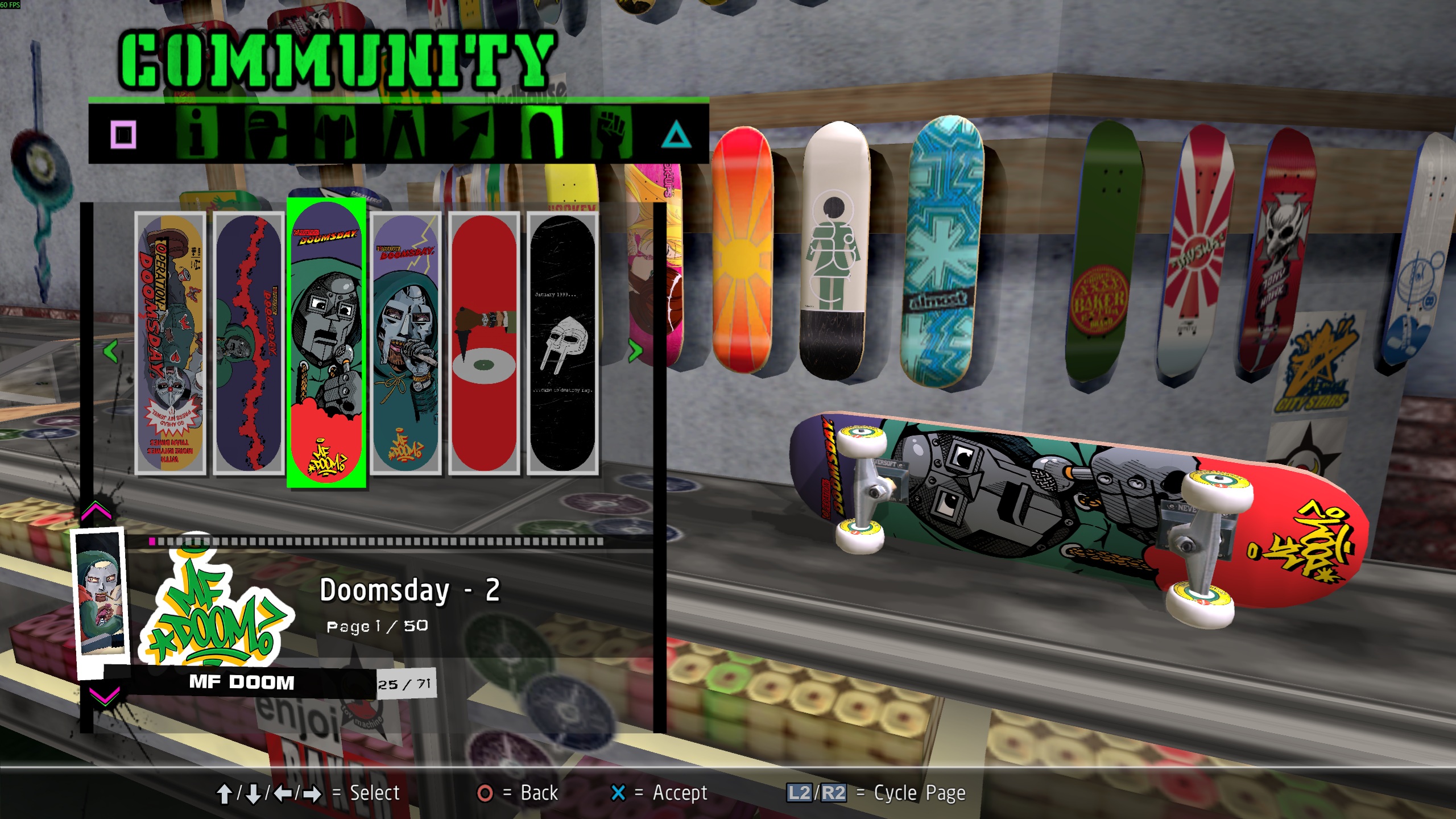Pick the black deck with silver mask
Viewport: 1456px width, 819px height.
[562, 343]
